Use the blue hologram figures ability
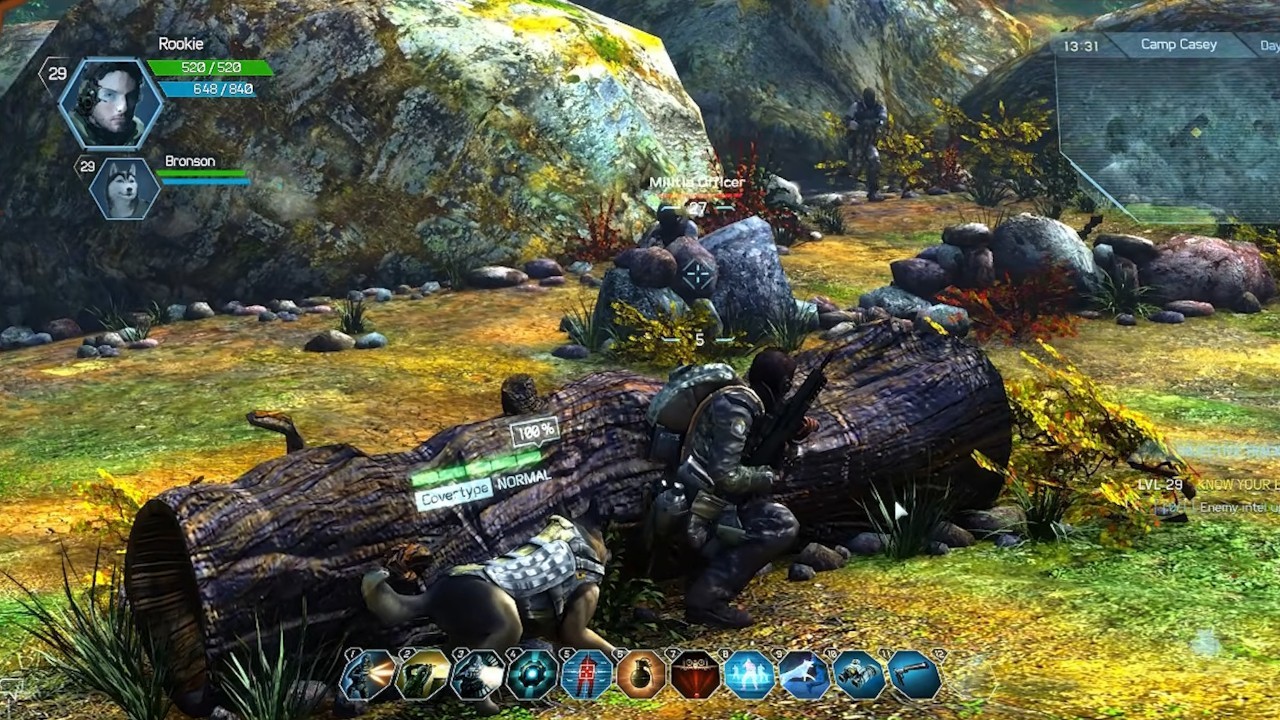The width and height of the screenshot is (1280, 720). [750, 674]
